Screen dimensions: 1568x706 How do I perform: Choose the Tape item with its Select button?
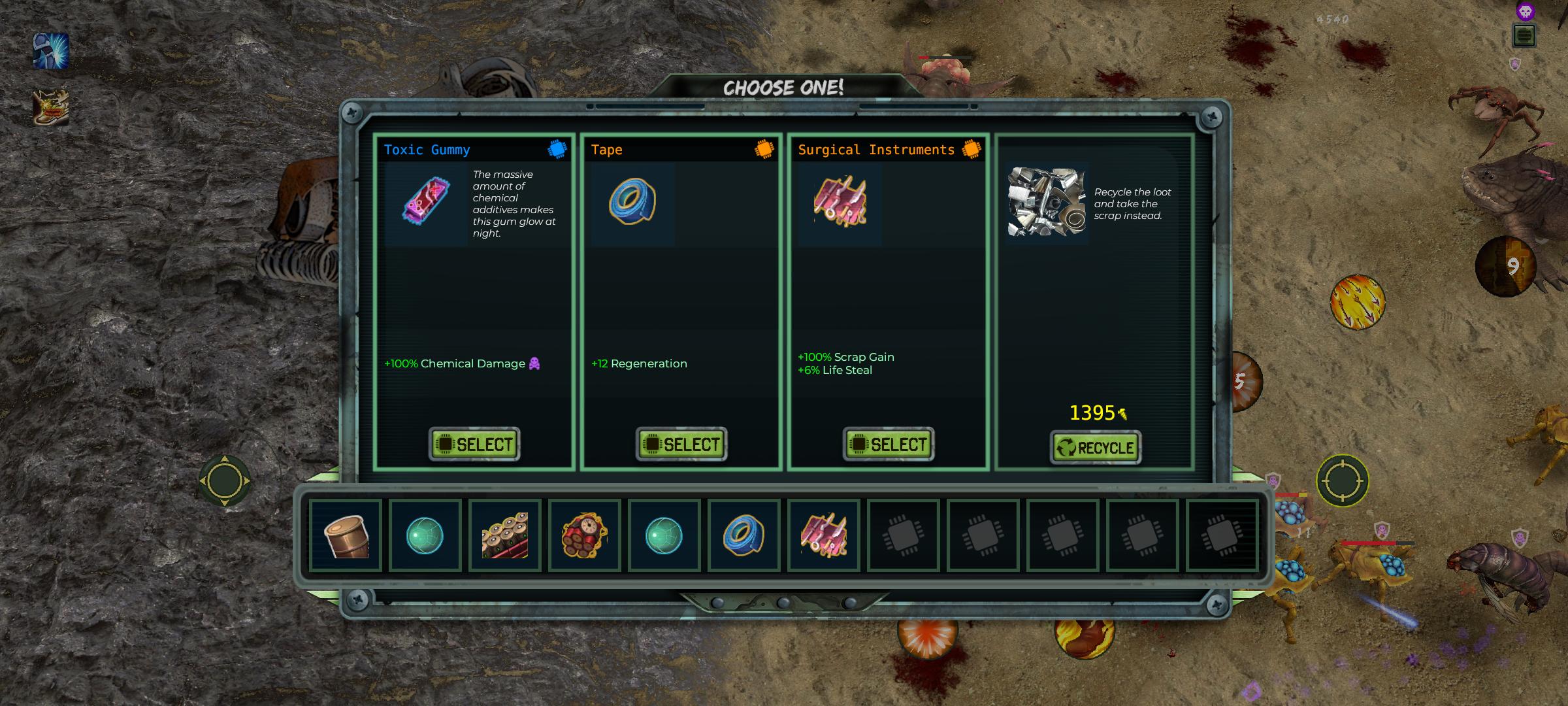coord(681,445)
